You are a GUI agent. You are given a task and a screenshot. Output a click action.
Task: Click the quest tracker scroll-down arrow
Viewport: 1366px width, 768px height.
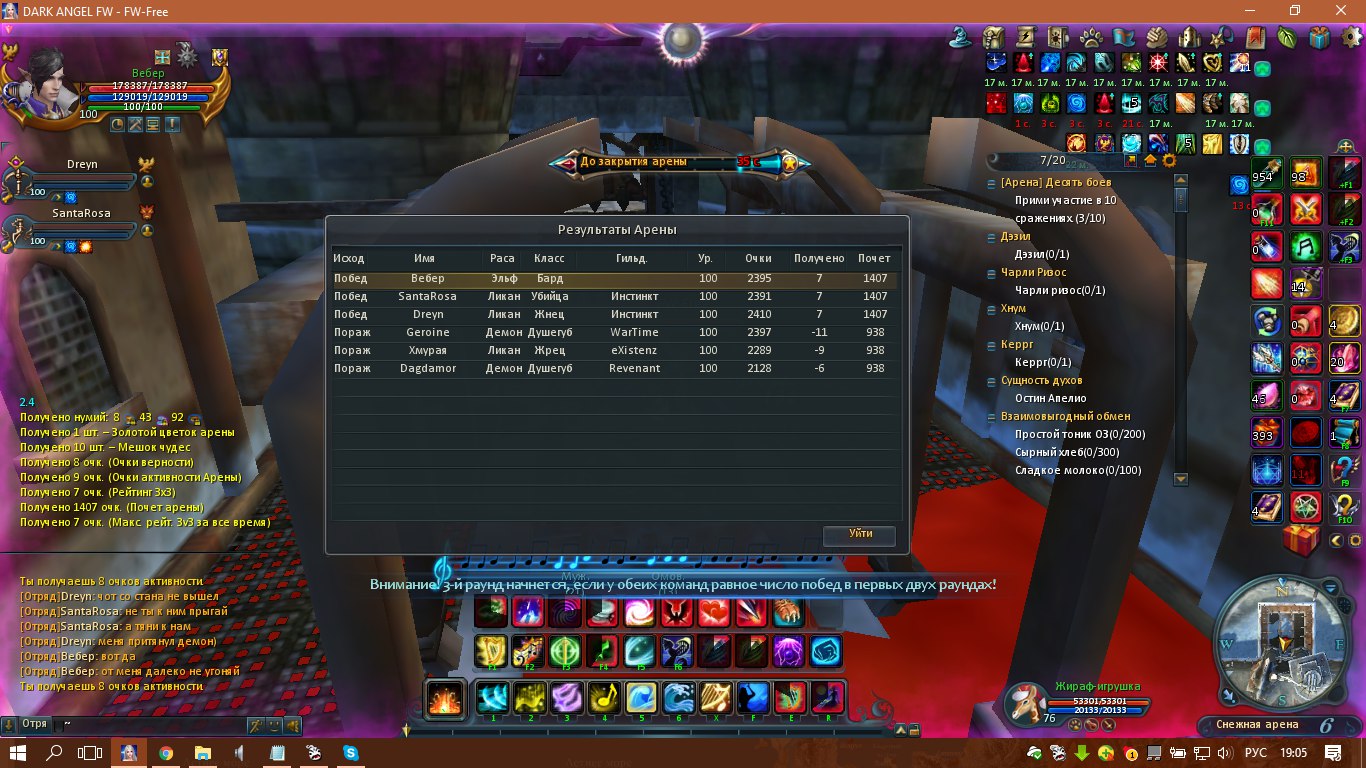coord(1181,479)
